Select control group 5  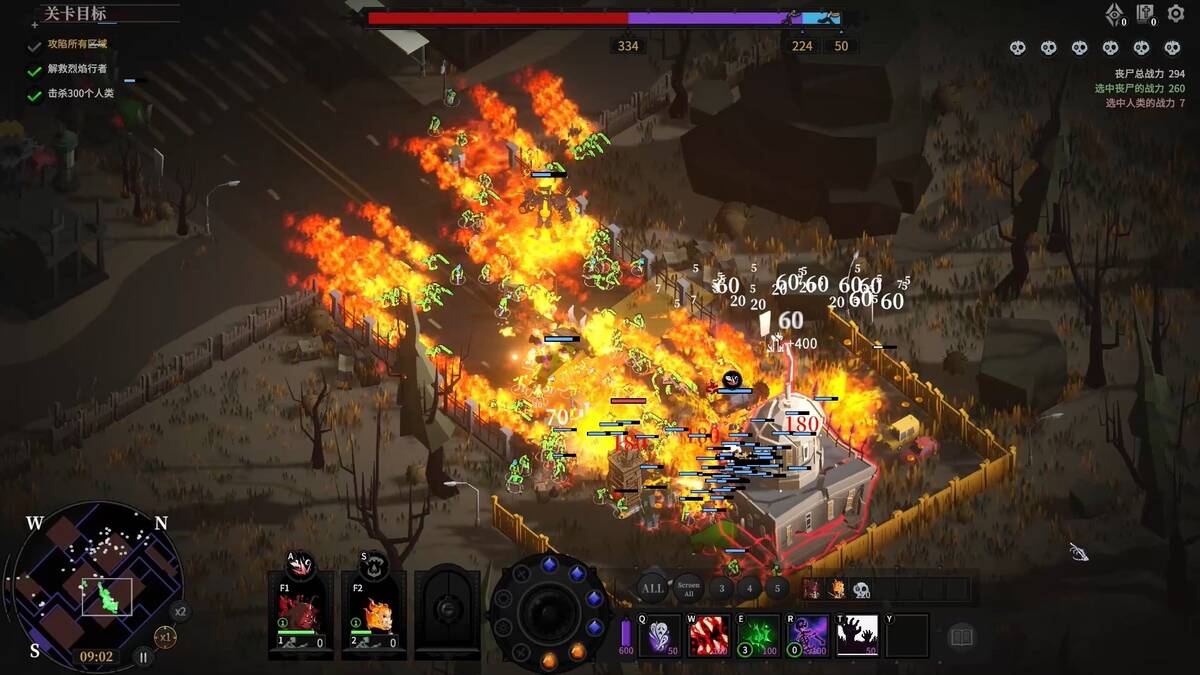tap(778, 589)
